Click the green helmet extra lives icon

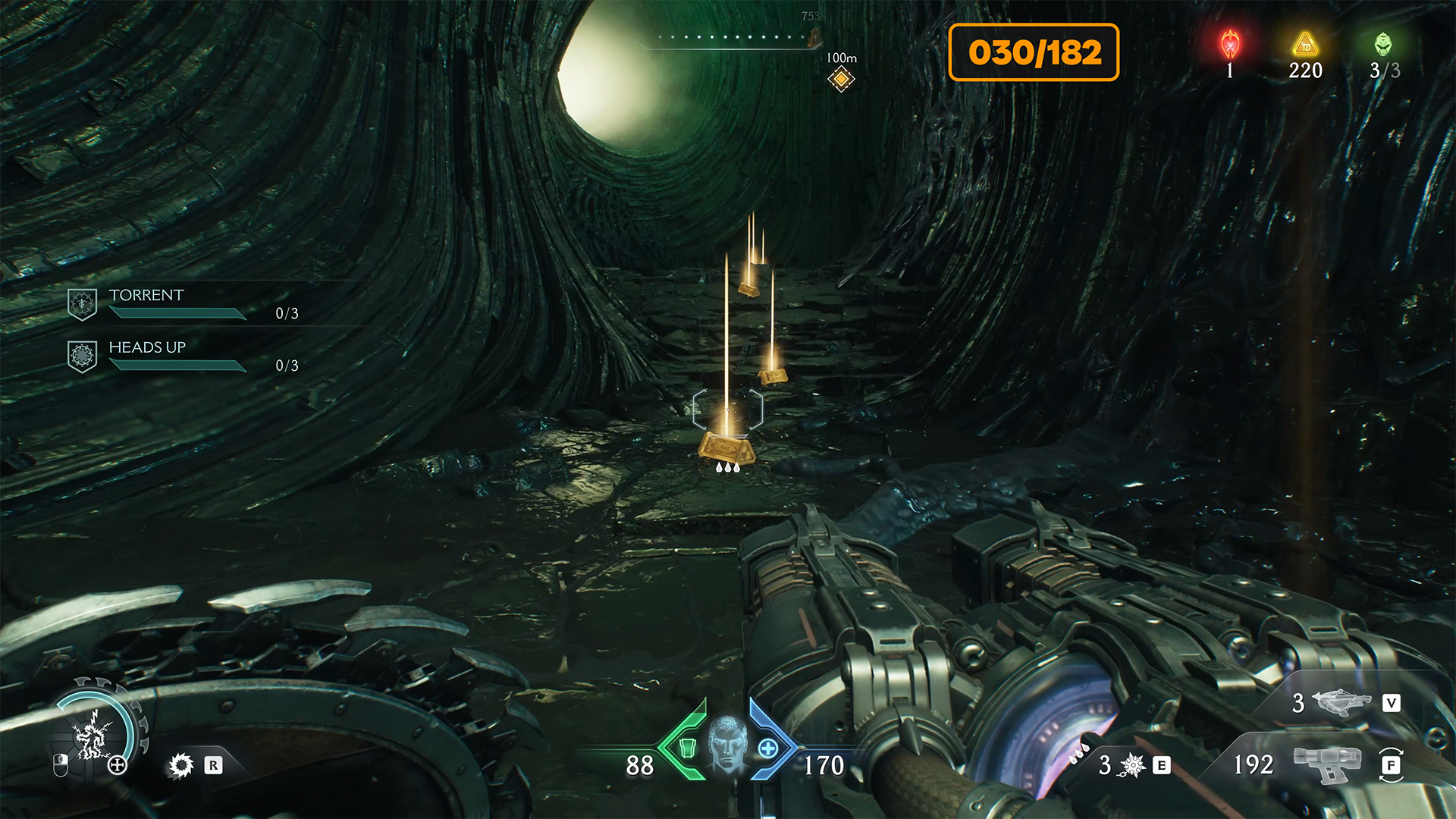point(1383,44)
